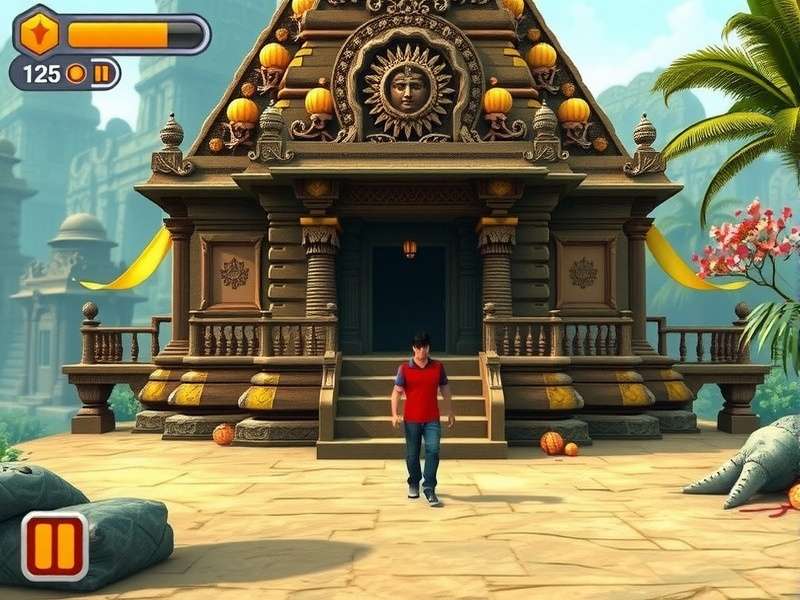Image resolution: width=800 pixels, height=600 pixels.
Task: Tap the small pause icon beside the coin counter
Action: 102,73
